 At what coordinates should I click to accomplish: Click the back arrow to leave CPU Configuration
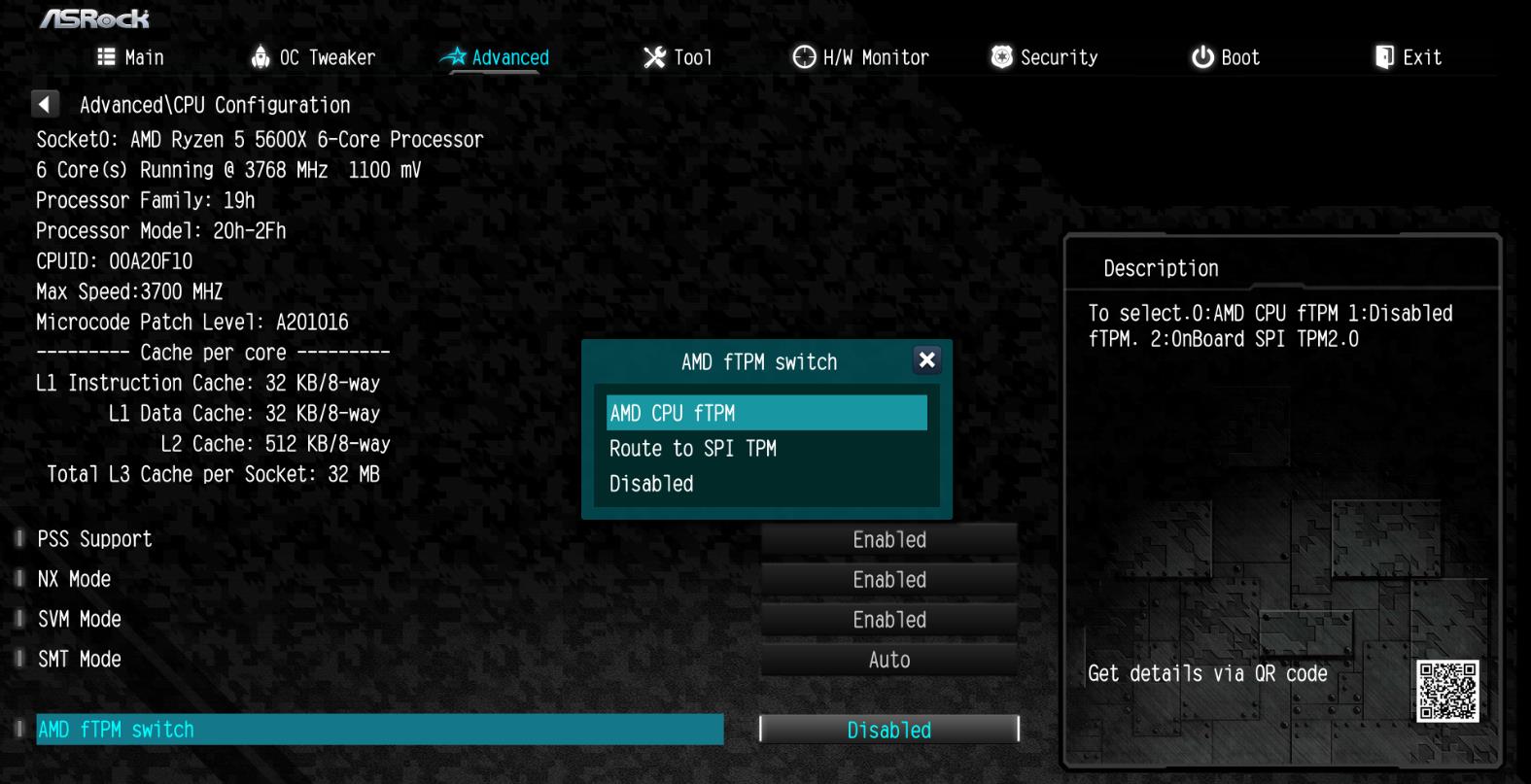click(x=45, y=103)
